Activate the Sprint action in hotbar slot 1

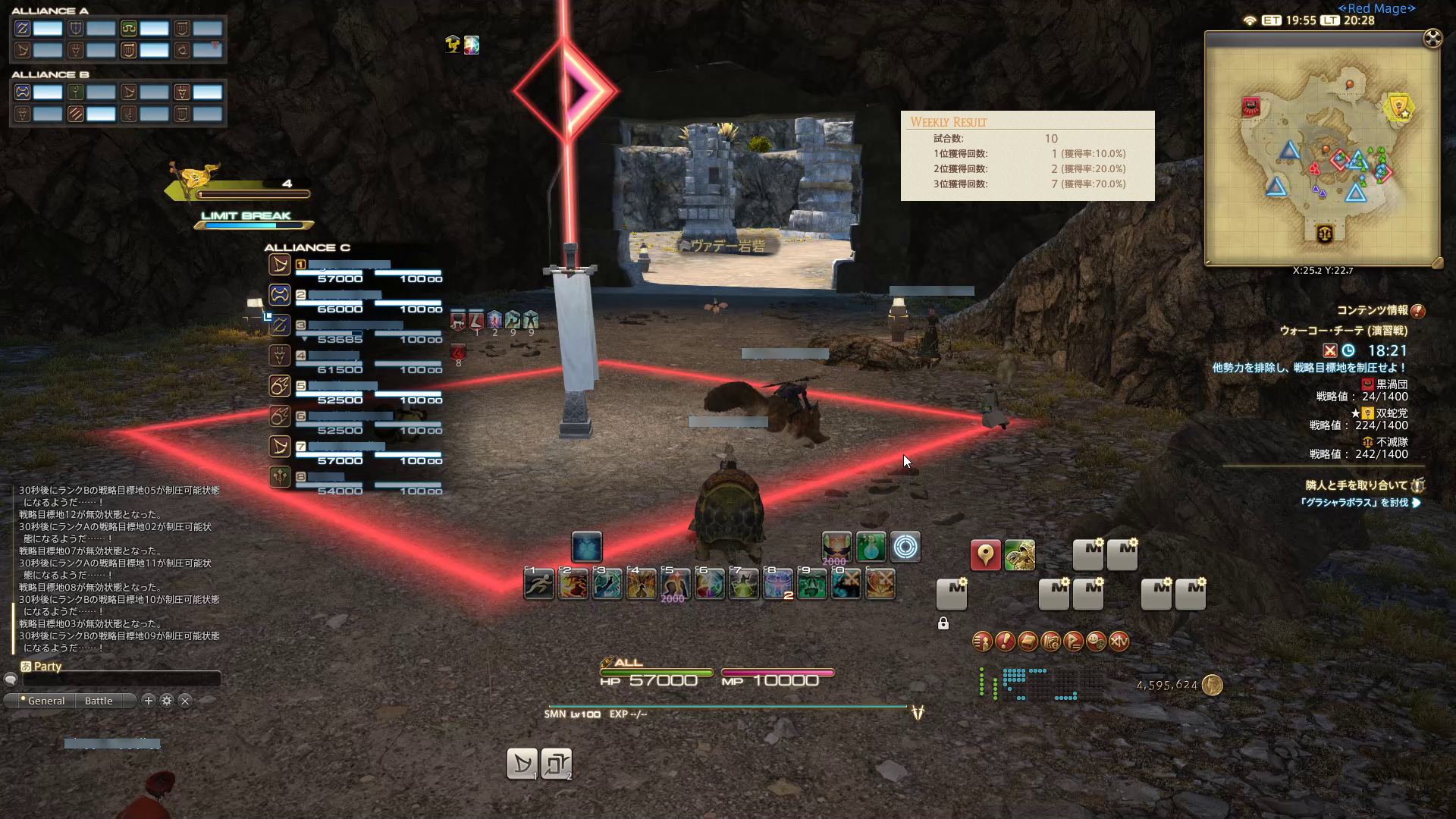[539, 584]
